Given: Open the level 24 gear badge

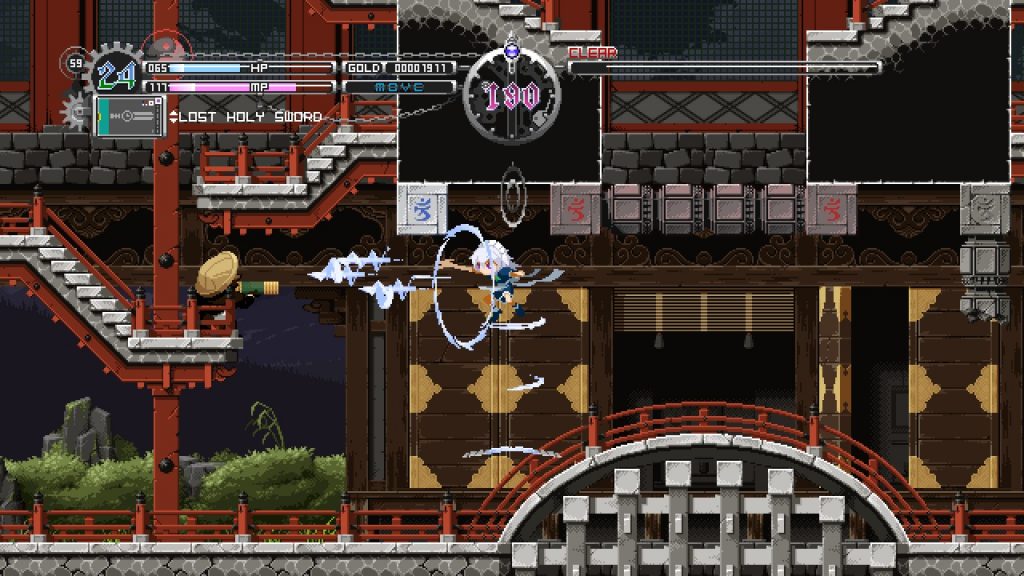Looking at the screenshot, I should point(113,74).
